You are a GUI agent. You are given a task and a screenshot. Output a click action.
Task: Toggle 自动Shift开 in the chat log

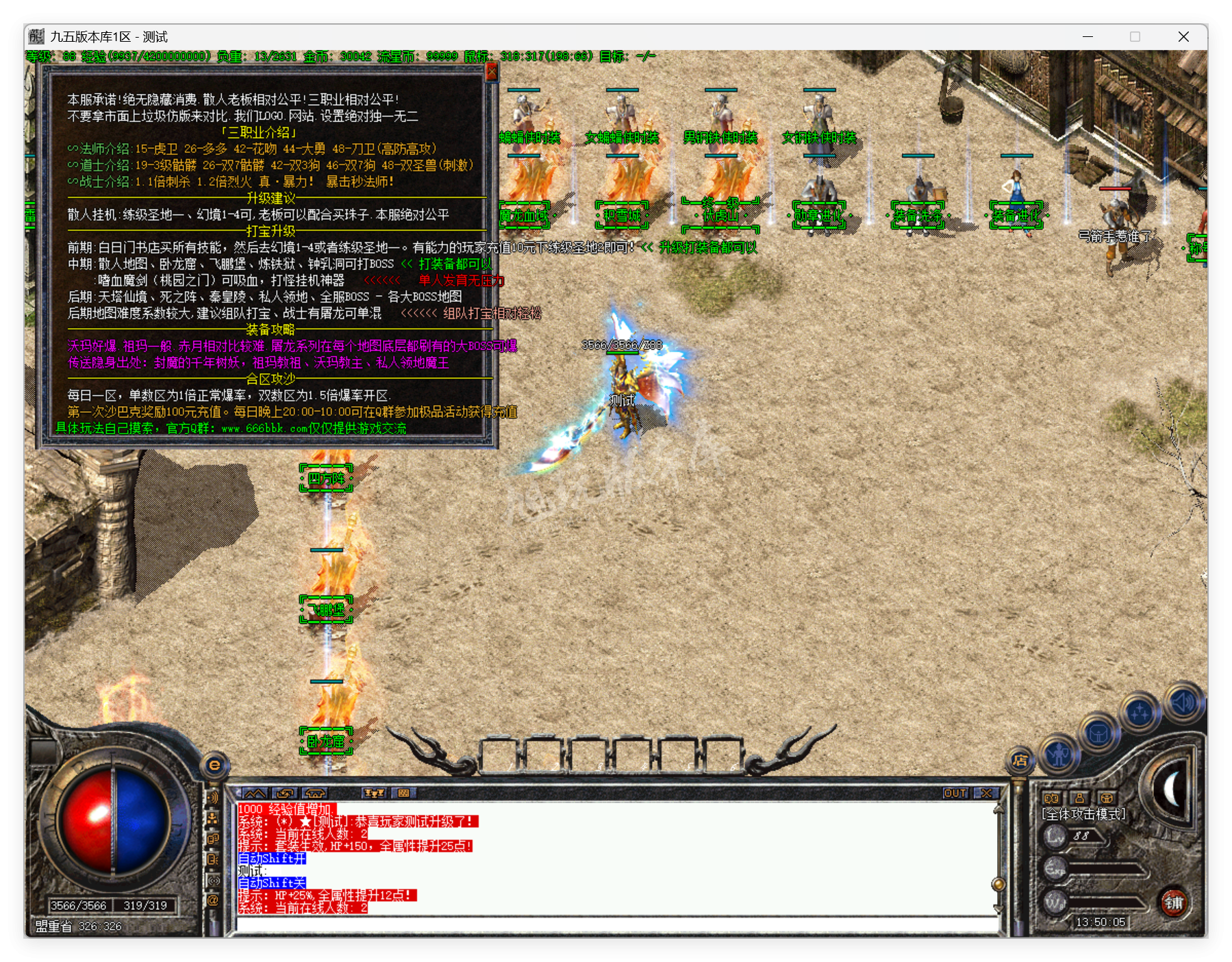pyautogui.click(x=272, y=859)
